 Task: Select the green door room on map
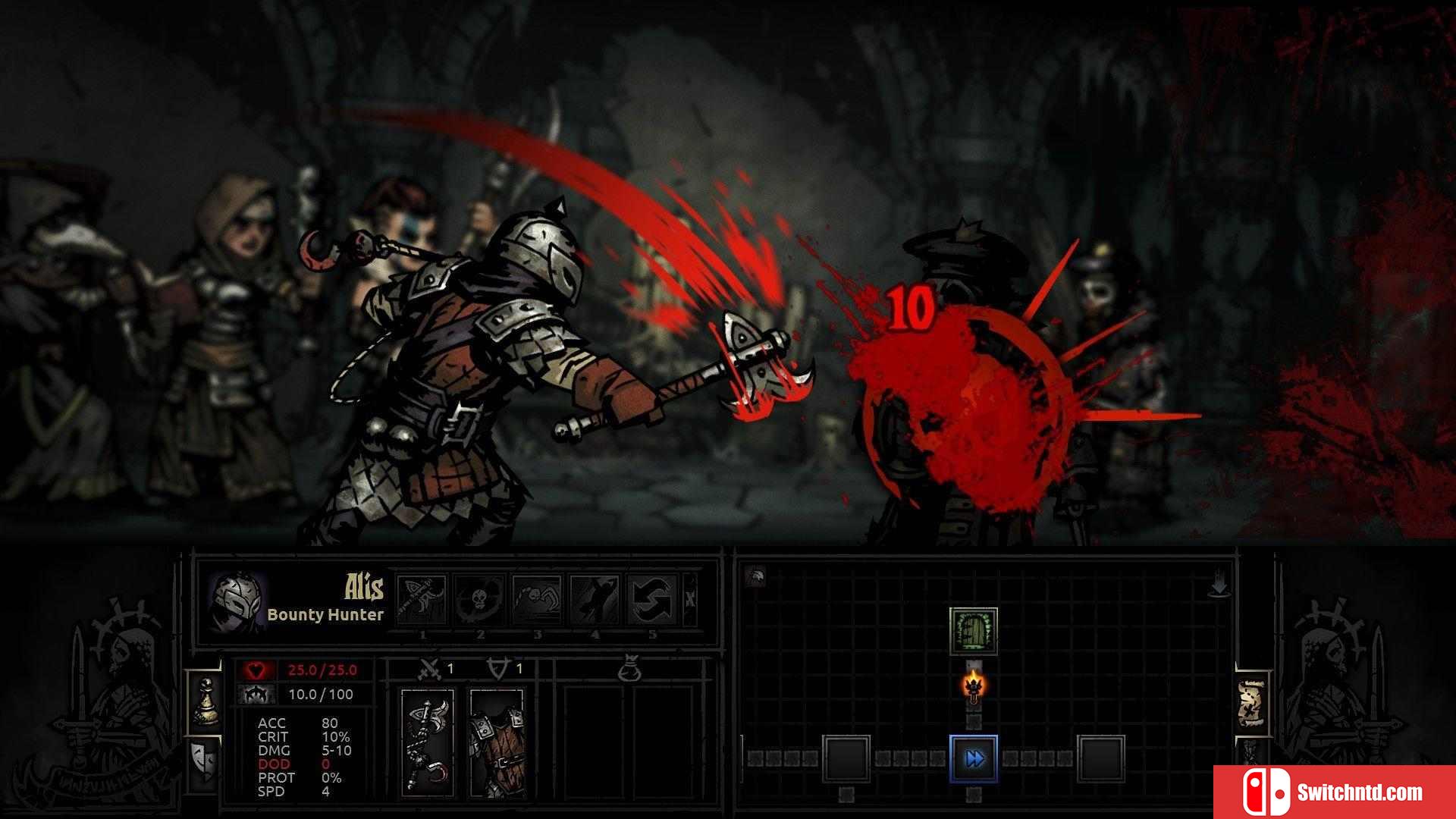pos(974,631)
